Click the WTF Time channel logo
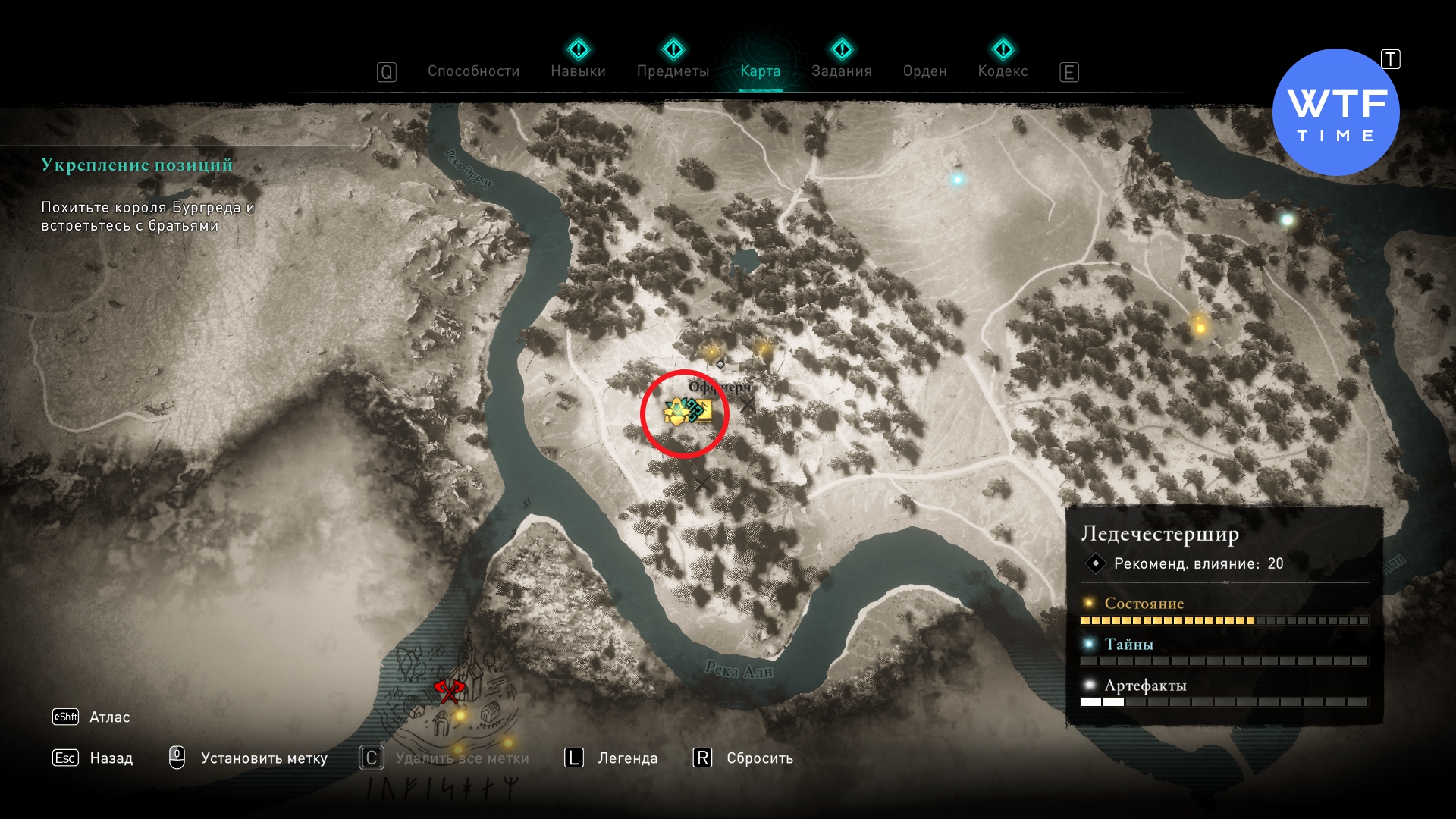1456x819 pixels. coord(1335,113)
